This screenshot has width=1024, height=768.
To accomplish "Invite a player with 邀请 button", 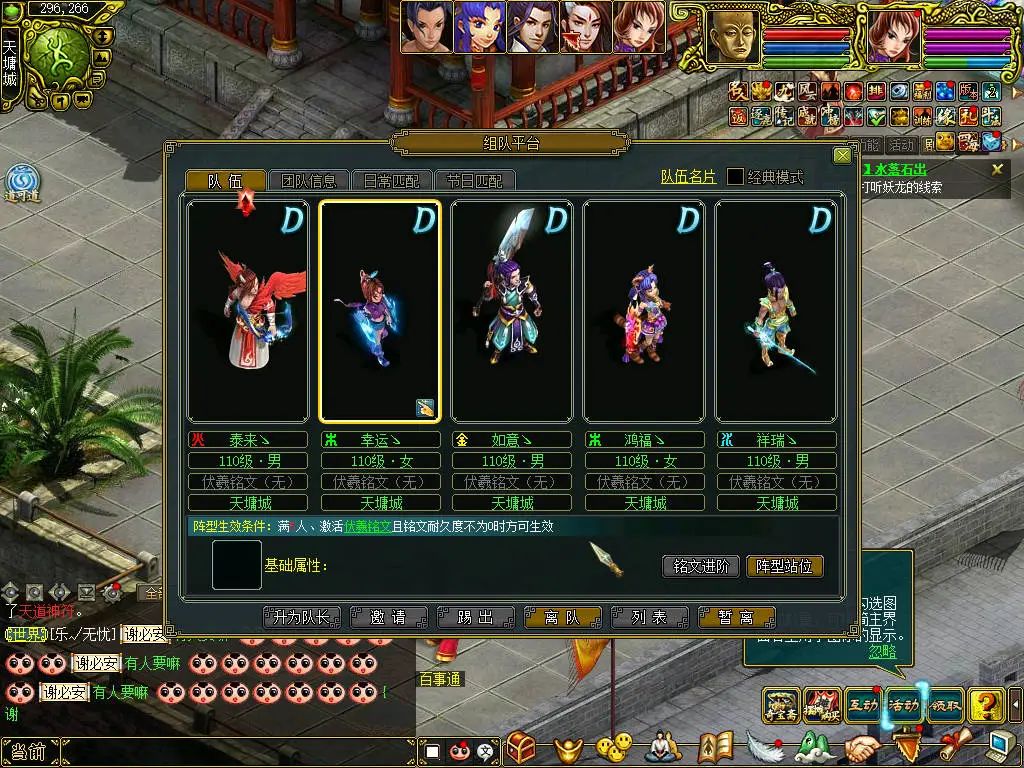I will click(x=389, y=618).
